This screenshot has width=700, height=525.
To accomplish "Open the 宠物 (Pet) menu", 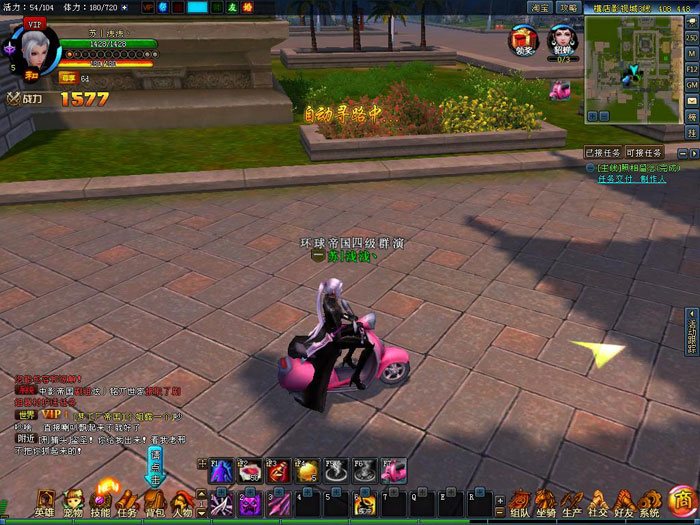I will point(72,502).
